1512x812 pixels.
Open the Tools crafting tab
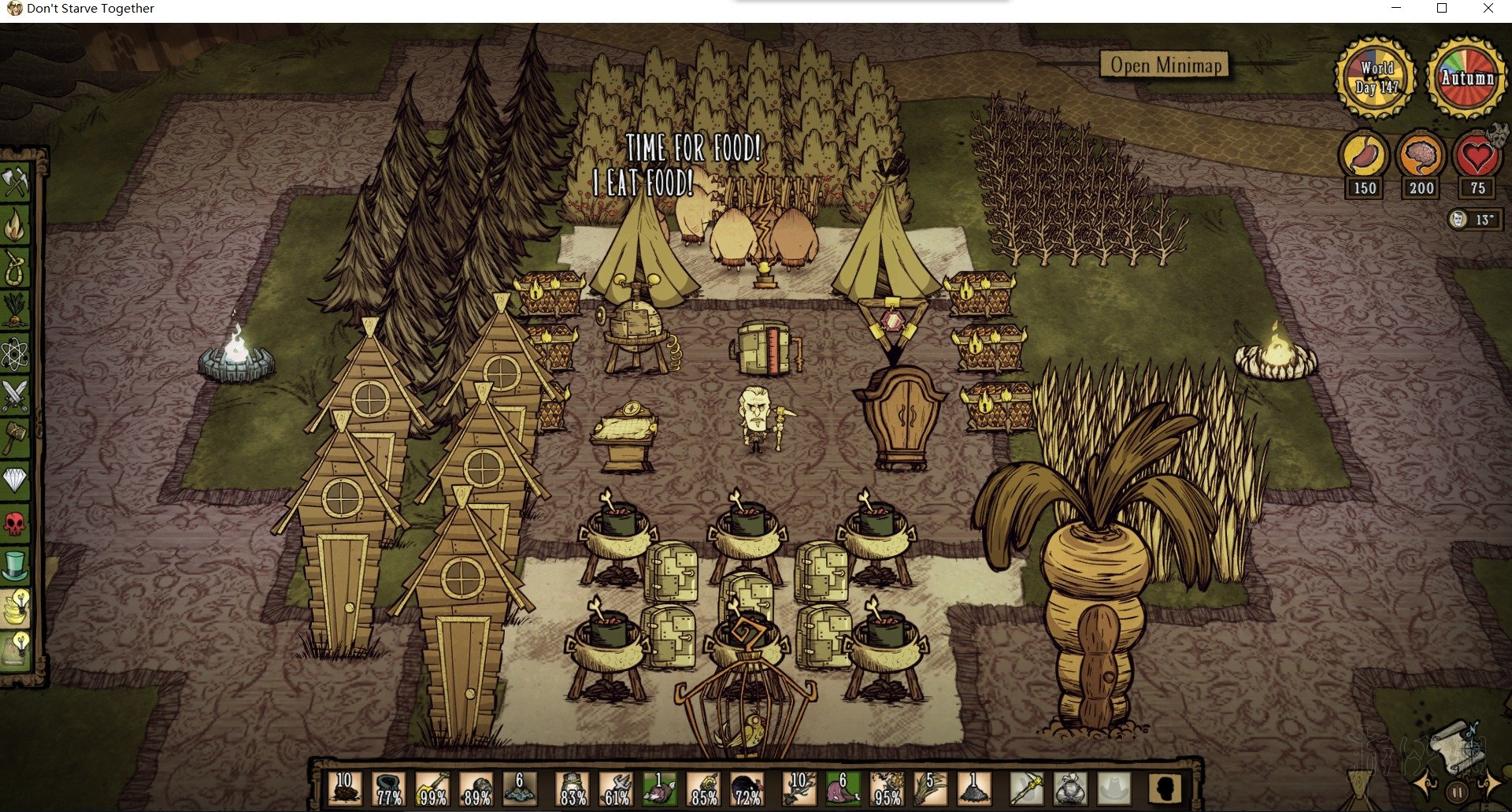click(15, 182)
